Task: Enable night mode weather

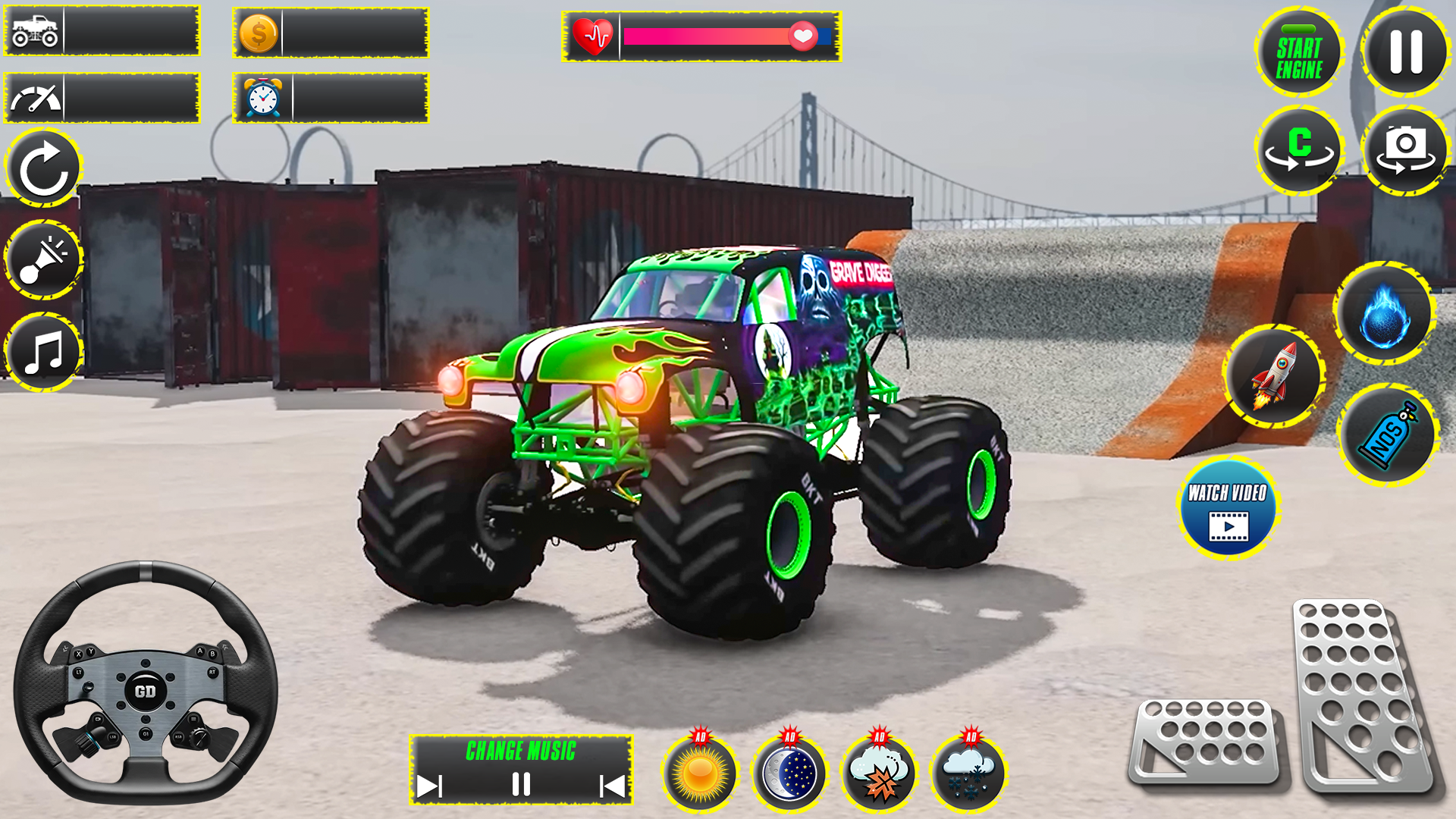Action: pyautogui.click(x=789, y=773)
